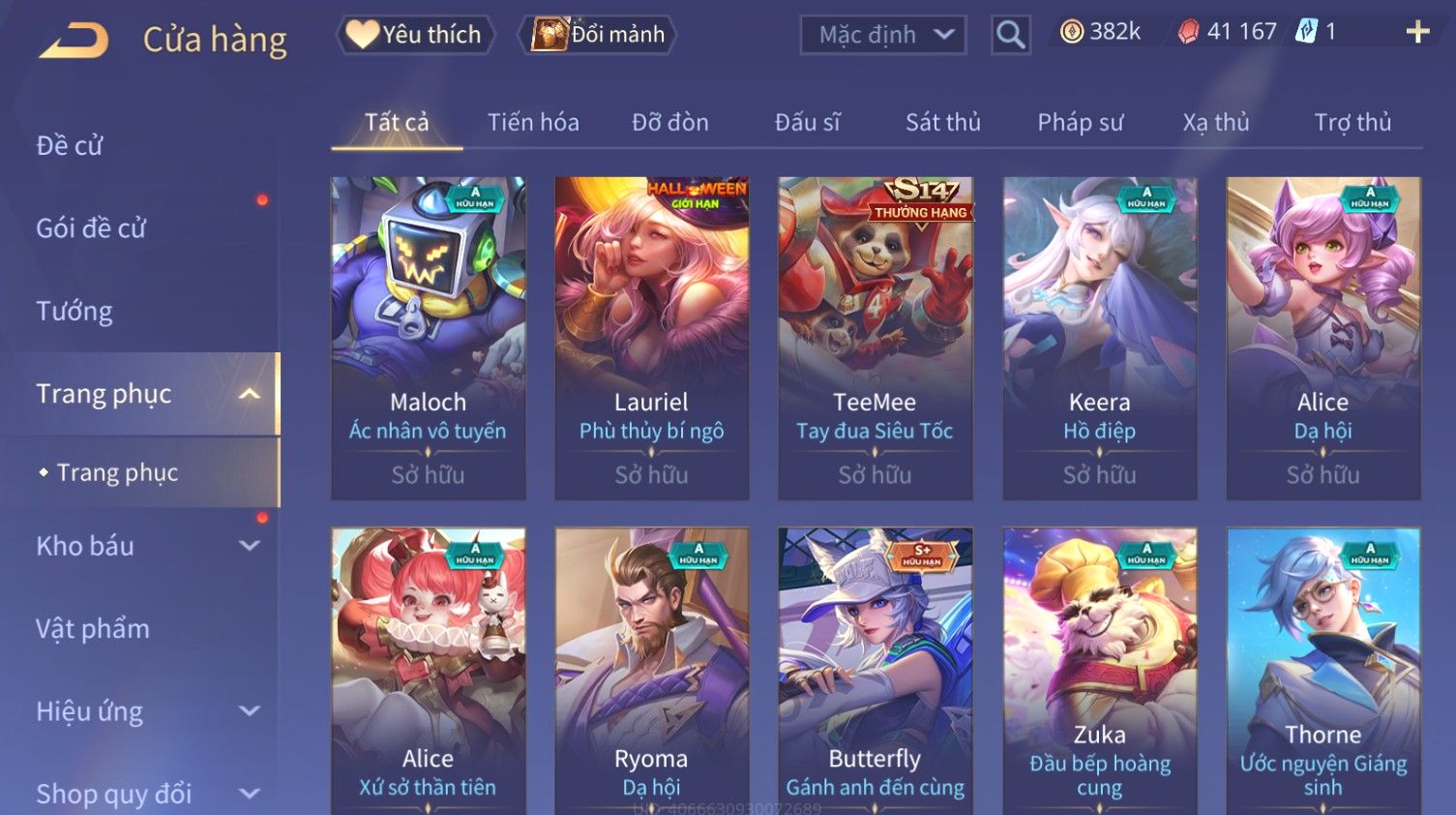Switch to the Pháp sư tab
The height and width of the screenshot is (815, 1456).
coord(1080,123)
